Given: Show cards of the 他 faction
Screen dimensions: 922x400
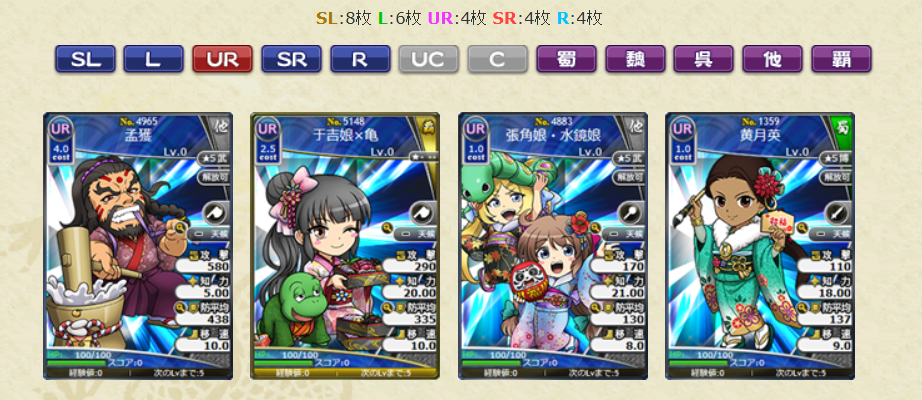Looking at the screenshot, I should (x=773, y=59).
